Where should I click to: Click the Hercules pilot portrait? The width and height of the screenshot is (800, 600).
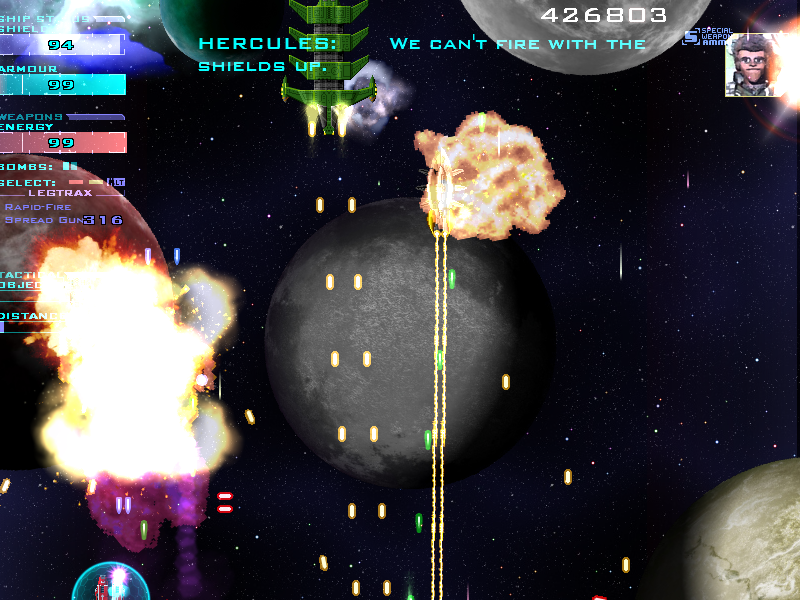pyautogui.click(x=752, y=65)
